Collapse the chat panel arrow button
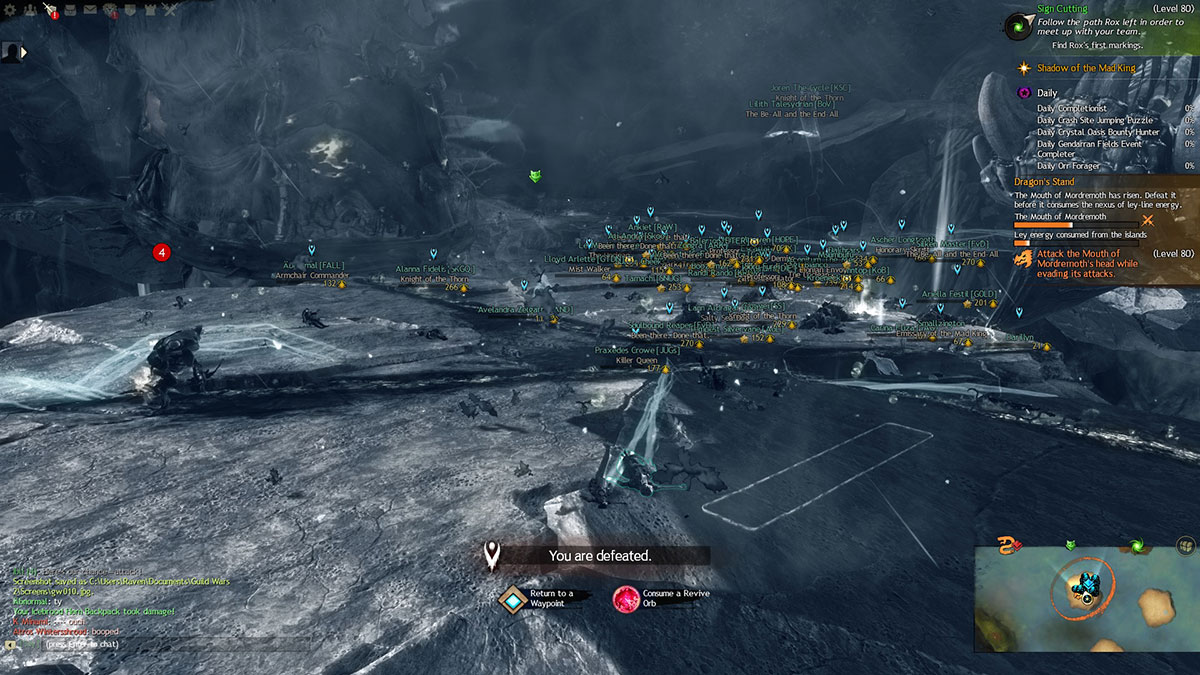This screenshot has height=675, width=1200. (9, 645)
